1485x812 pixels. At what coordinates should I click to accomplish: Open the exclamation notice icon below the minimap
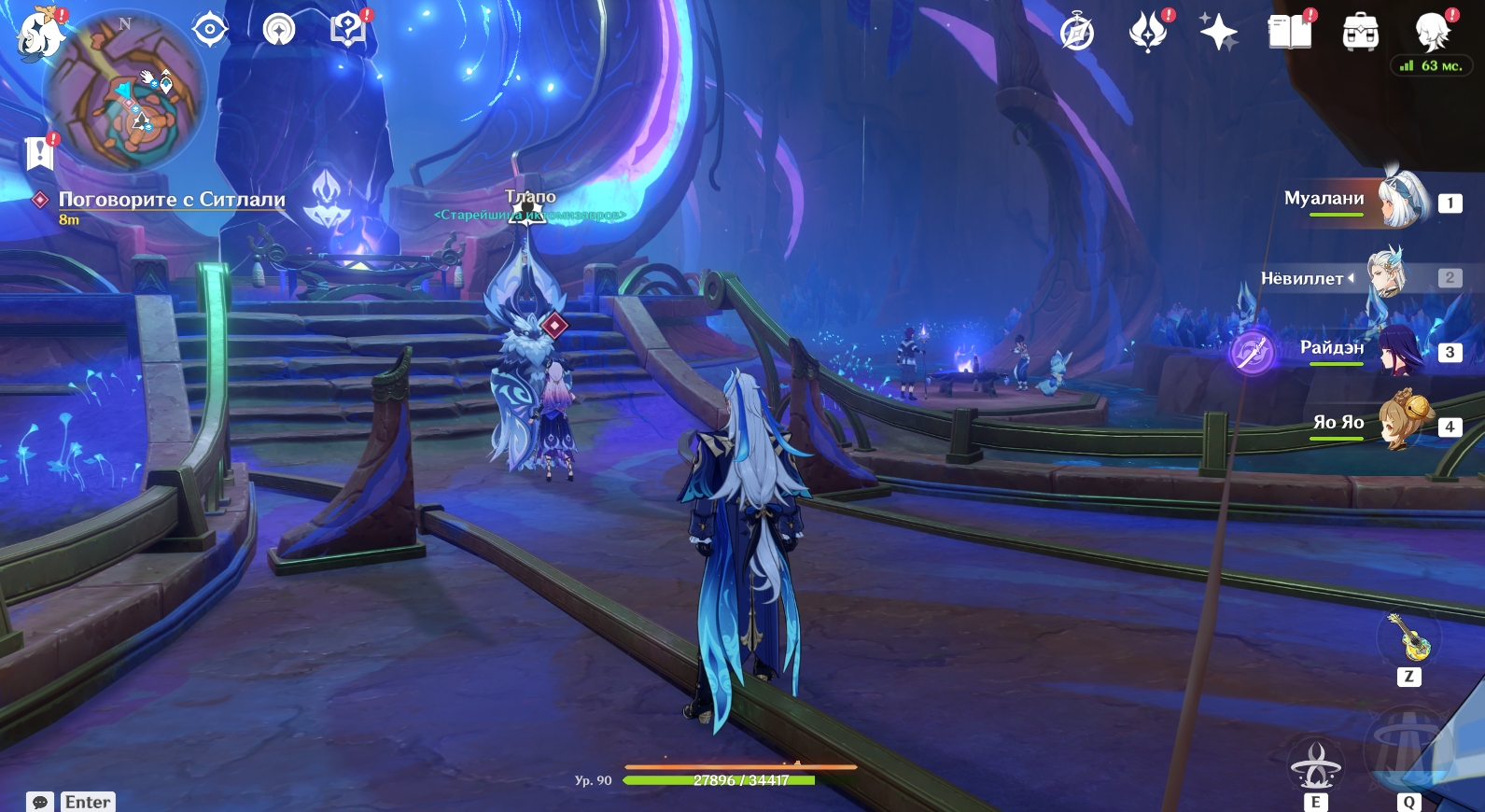click(39, 153)
